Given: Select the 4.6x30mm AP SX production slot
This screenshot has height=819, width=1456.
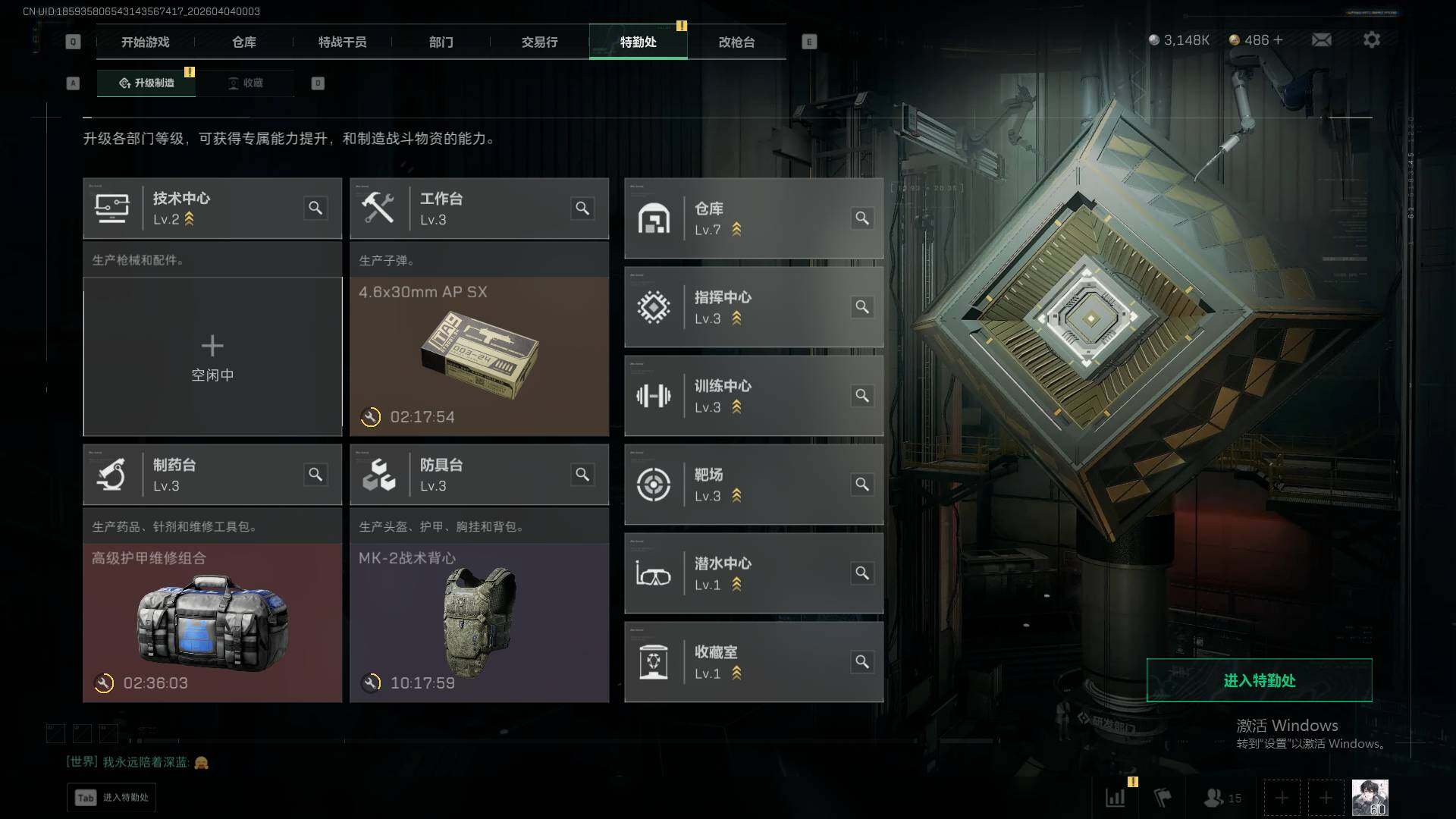Looking at the screenshot, I should click(479, 356).
